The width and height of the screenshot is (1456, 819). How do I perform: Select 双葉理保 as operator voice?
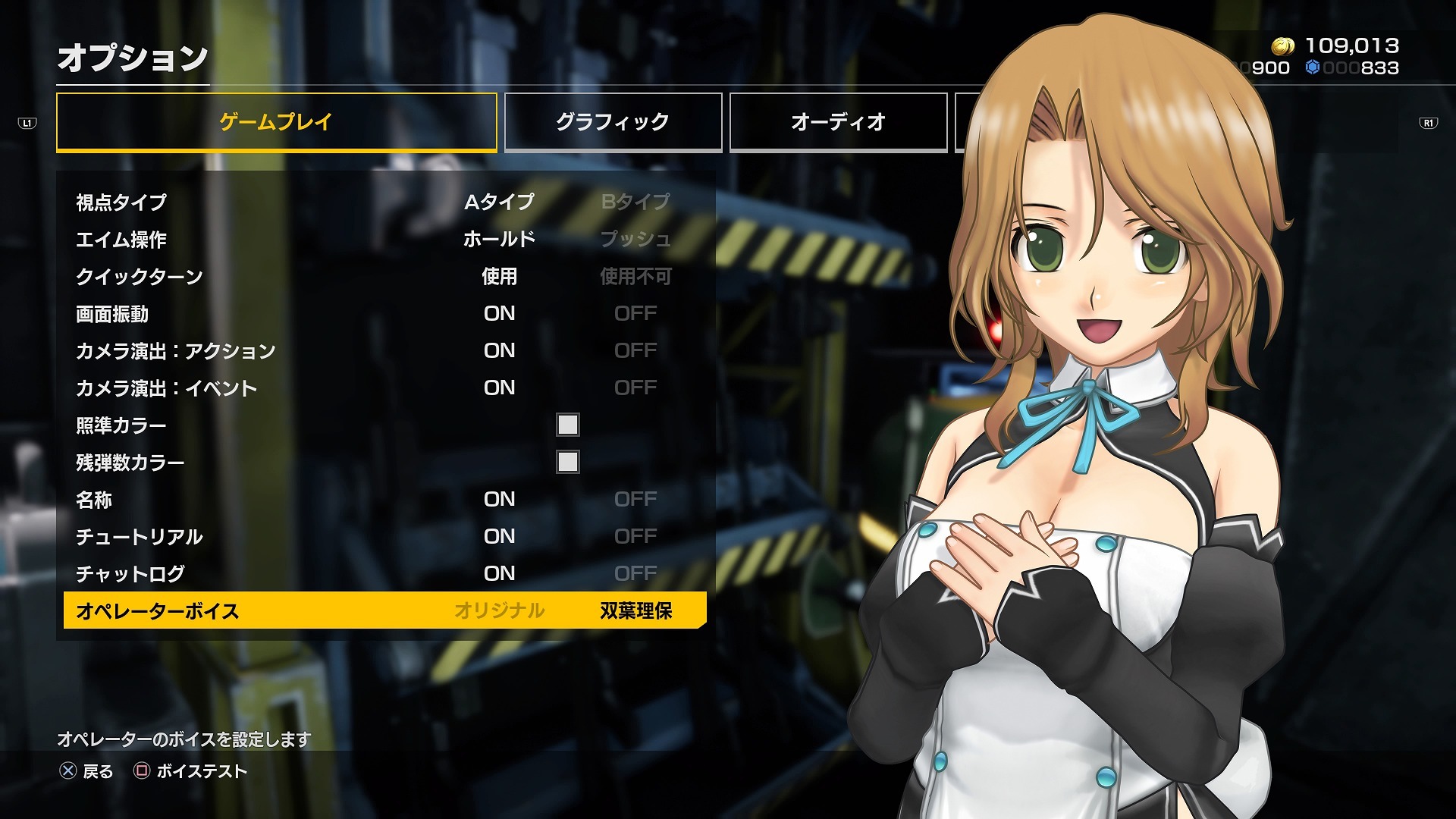635,610
